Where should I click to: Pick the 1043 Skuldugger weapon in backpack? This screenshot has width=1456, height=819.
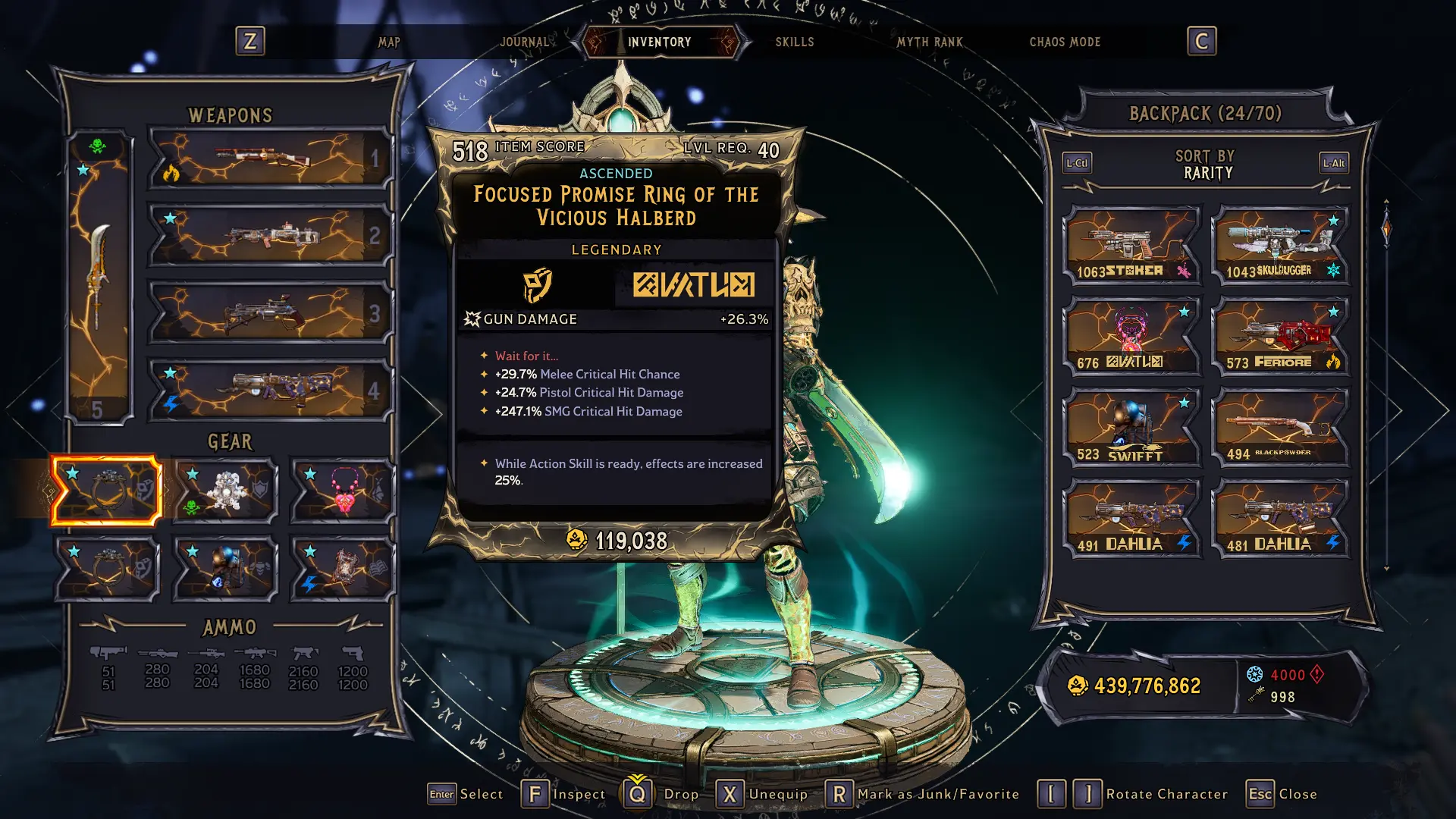[1280, 245]
